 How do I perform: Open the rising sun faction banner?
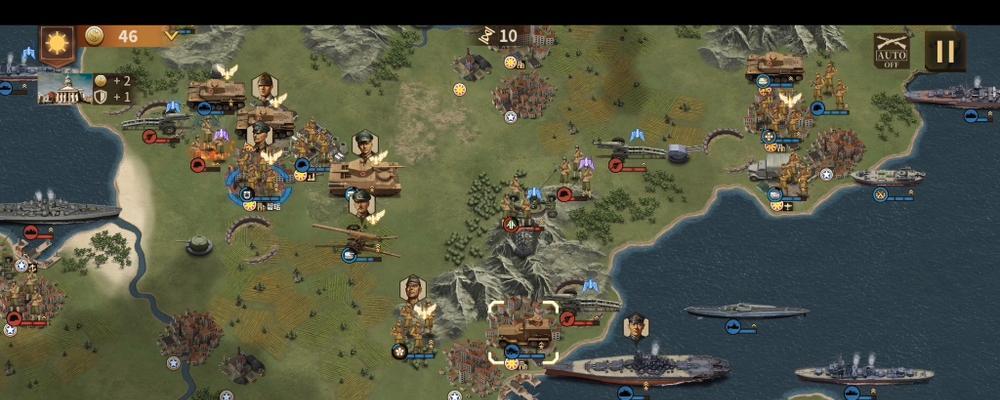57,45
